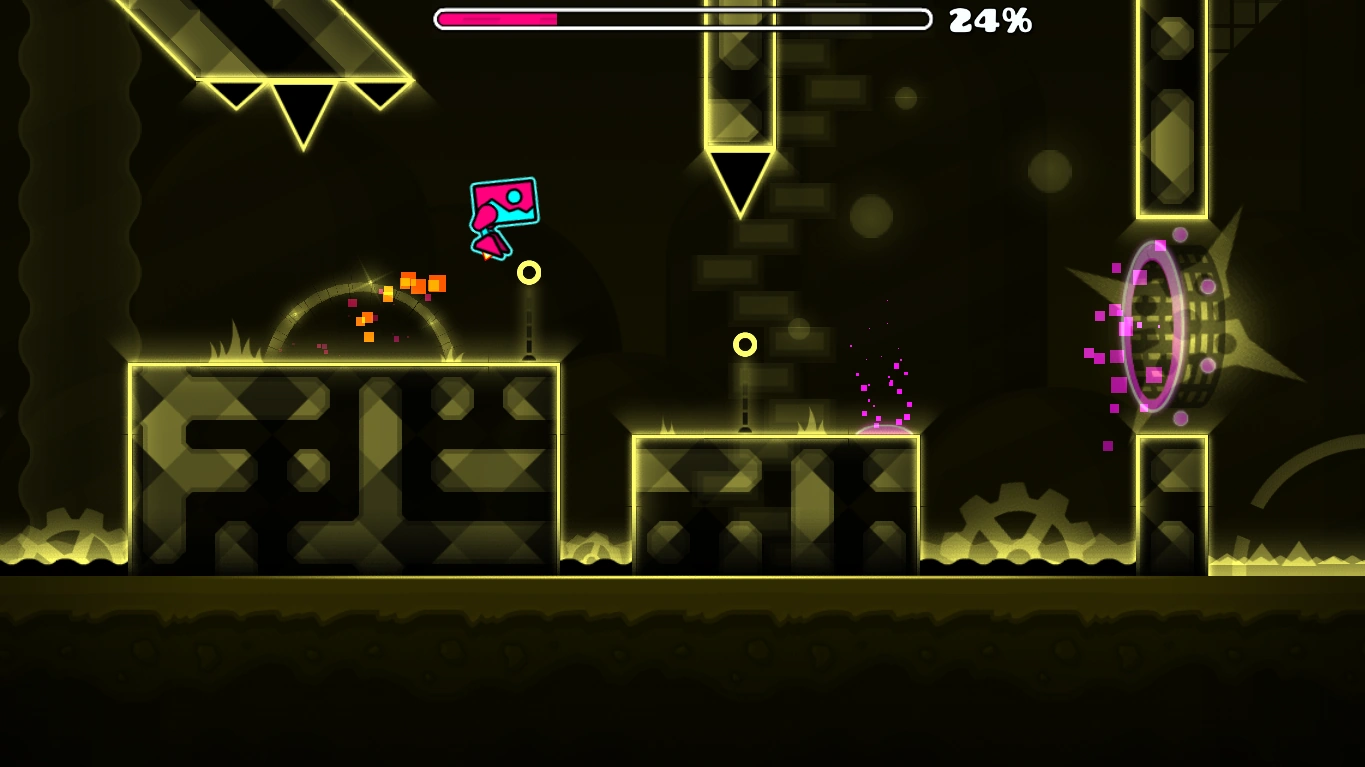
Task: Click the yellow jump ring near the player
Action: [x=529, y=271]
